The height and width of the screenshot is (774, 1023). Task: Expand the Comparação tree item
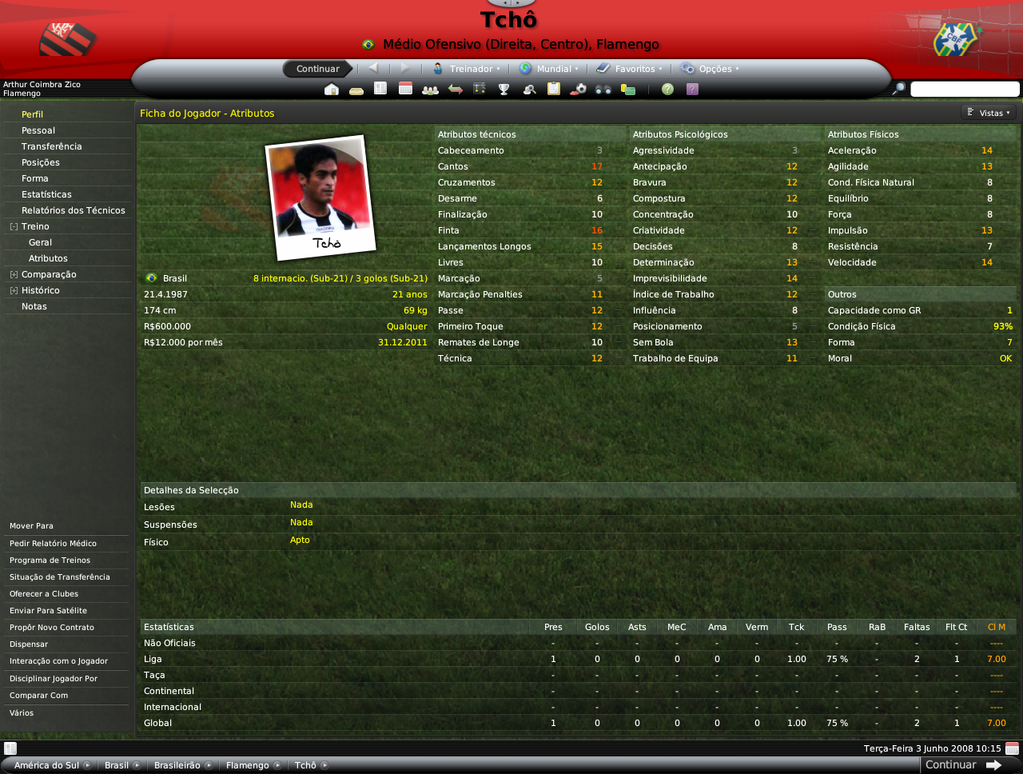(x=14, y=274)
